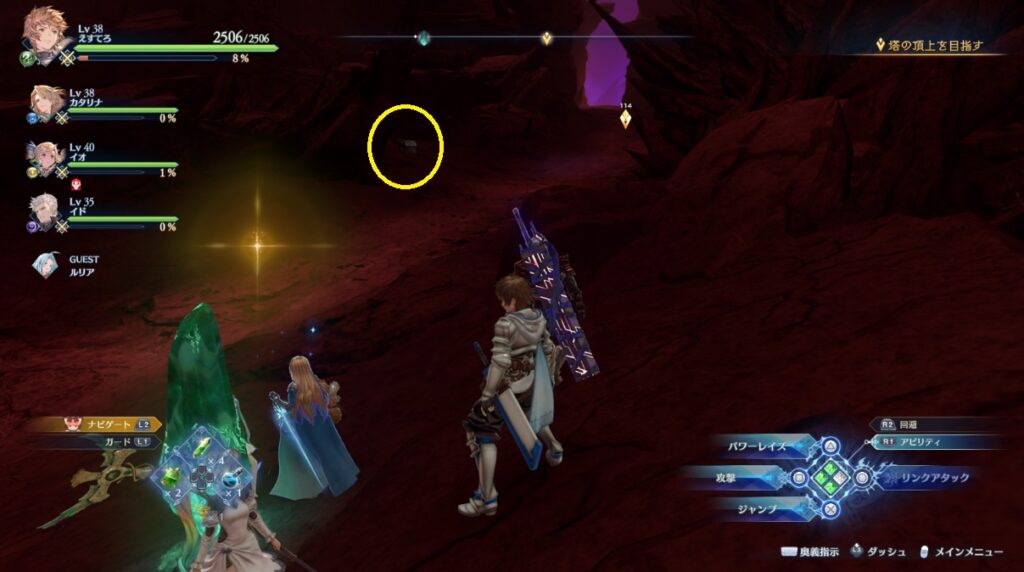The image size is (1024, 572).
Task: Choose イオ's party portrait
Action: (x=47, y=157)
